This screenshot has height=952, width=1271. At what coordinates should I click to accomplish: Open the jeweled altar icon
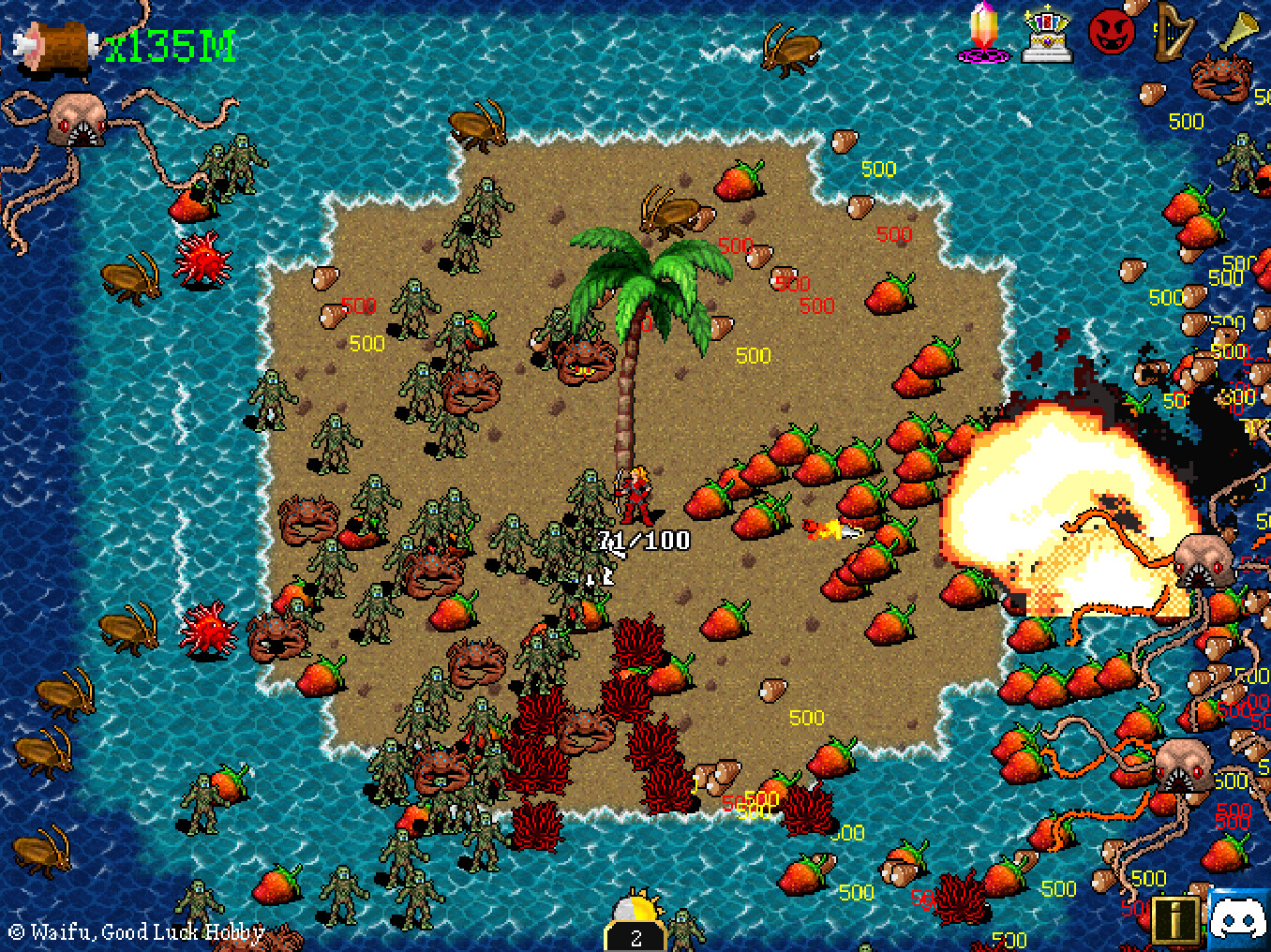click(x=1047, y=35)
